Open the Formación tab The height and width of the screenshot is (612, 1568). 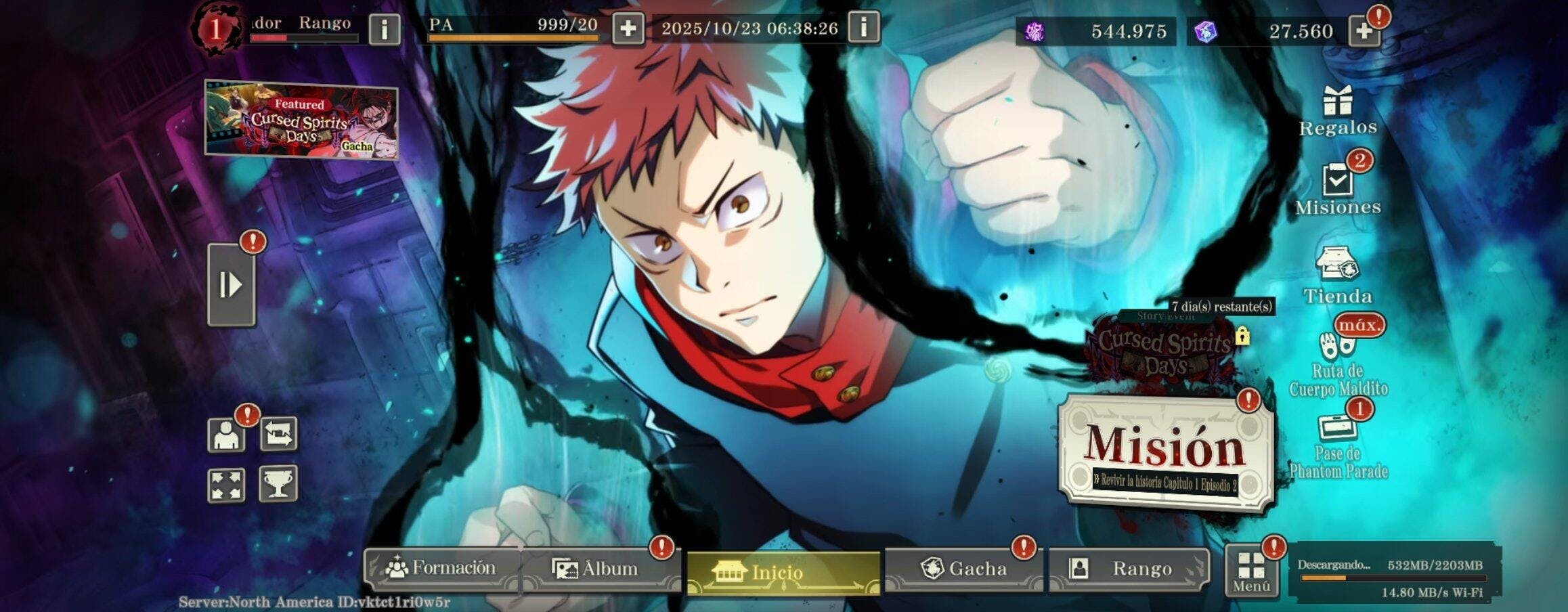pos(441,568)
